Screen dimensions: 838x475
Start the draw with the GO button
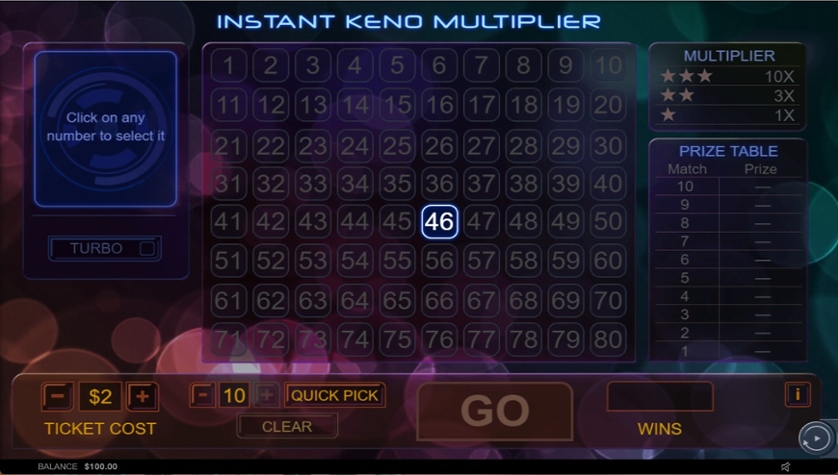[494, 411]
